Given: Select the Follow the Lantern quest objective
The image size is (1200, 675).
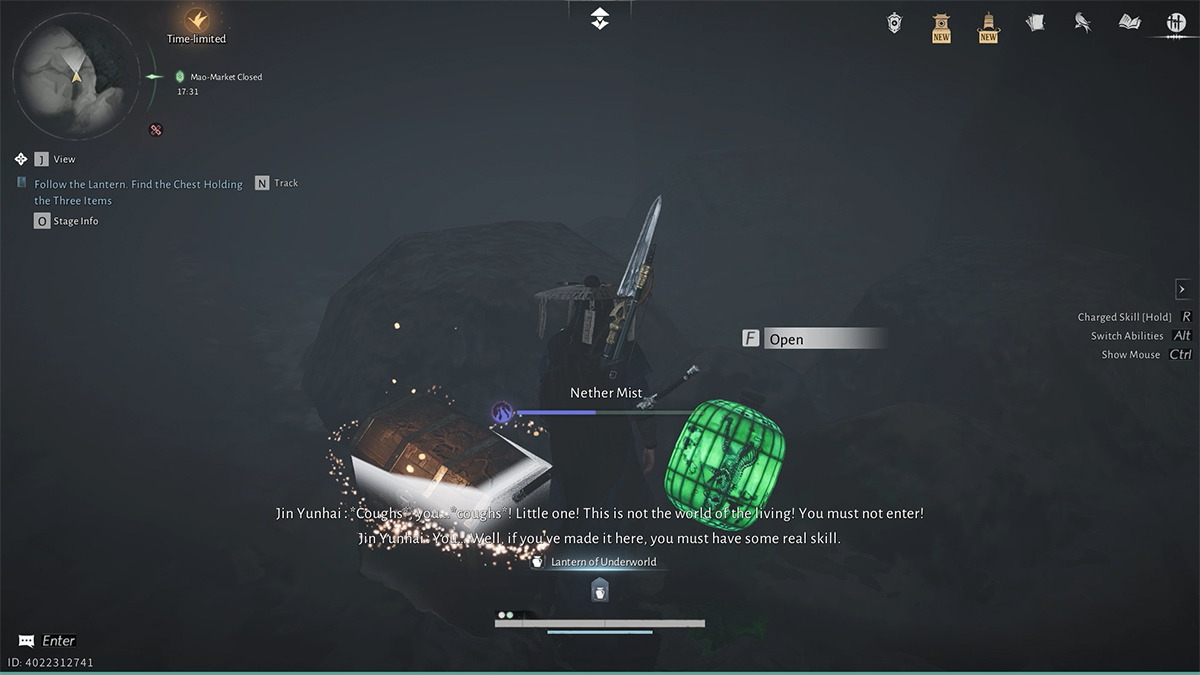Looking at the screenshot, I should click(x=138, y=192).
